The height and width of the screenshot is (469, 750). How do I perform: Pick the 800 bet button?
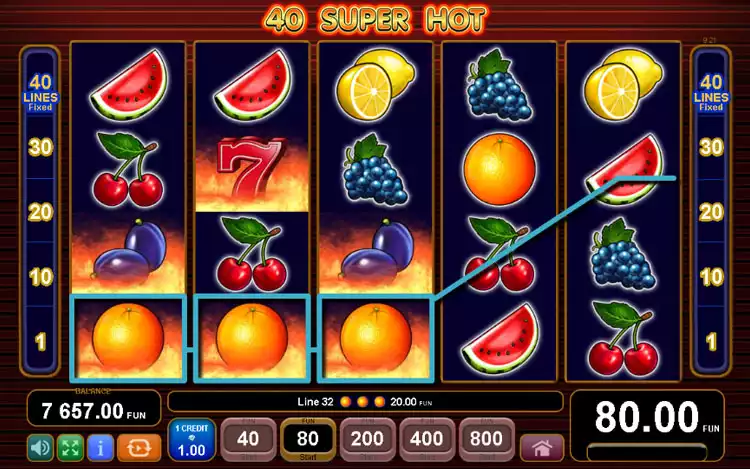(487, 438)
